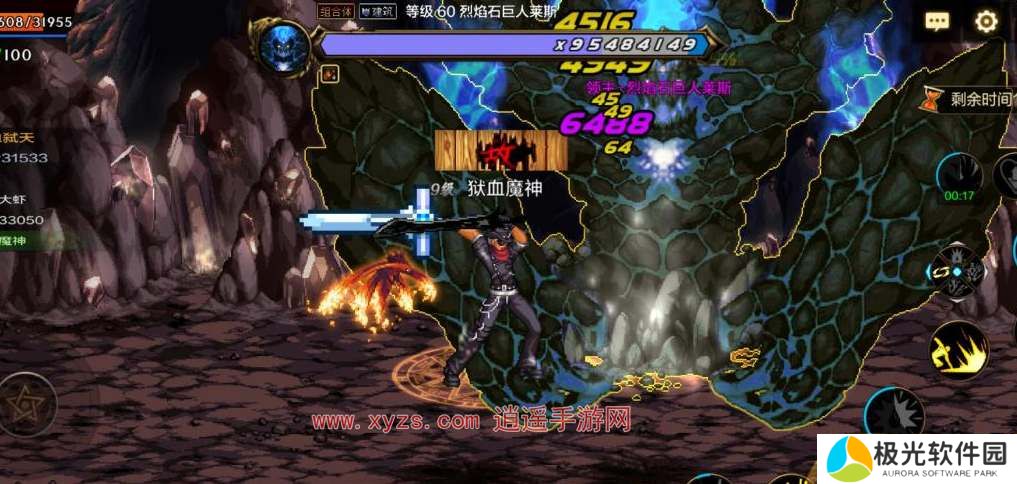Select the 大虾 party member entry
This screenshot has height=484, width=1017.
[x=25, y=210]
